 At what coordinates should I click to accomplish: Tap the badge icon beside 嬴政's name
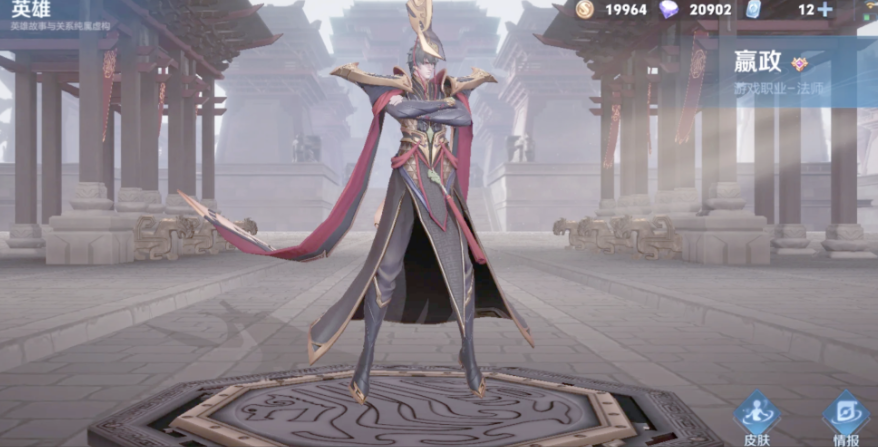798,63
